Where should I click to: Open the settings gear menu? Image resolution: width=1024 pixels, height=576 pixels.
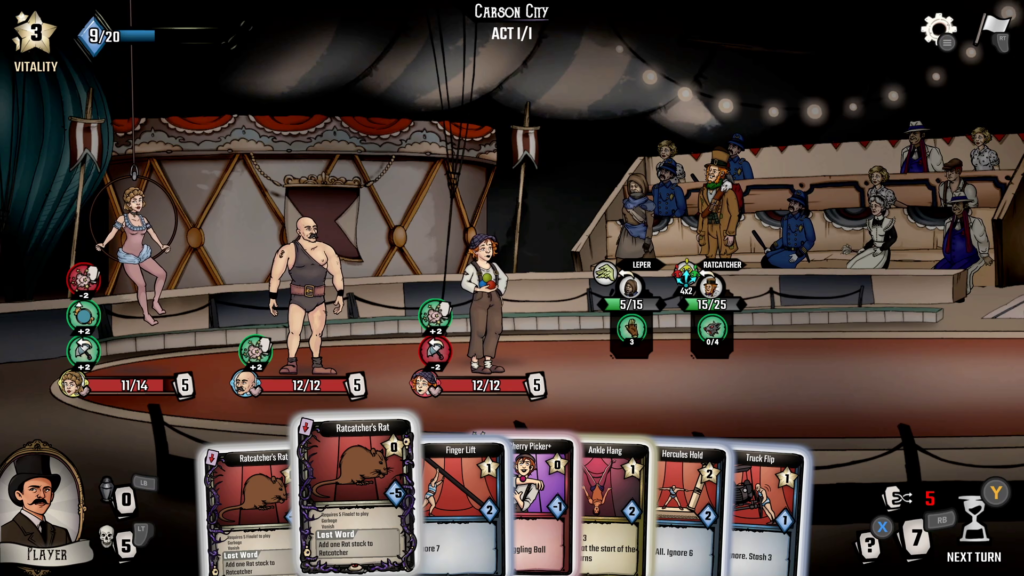point(938,29)
